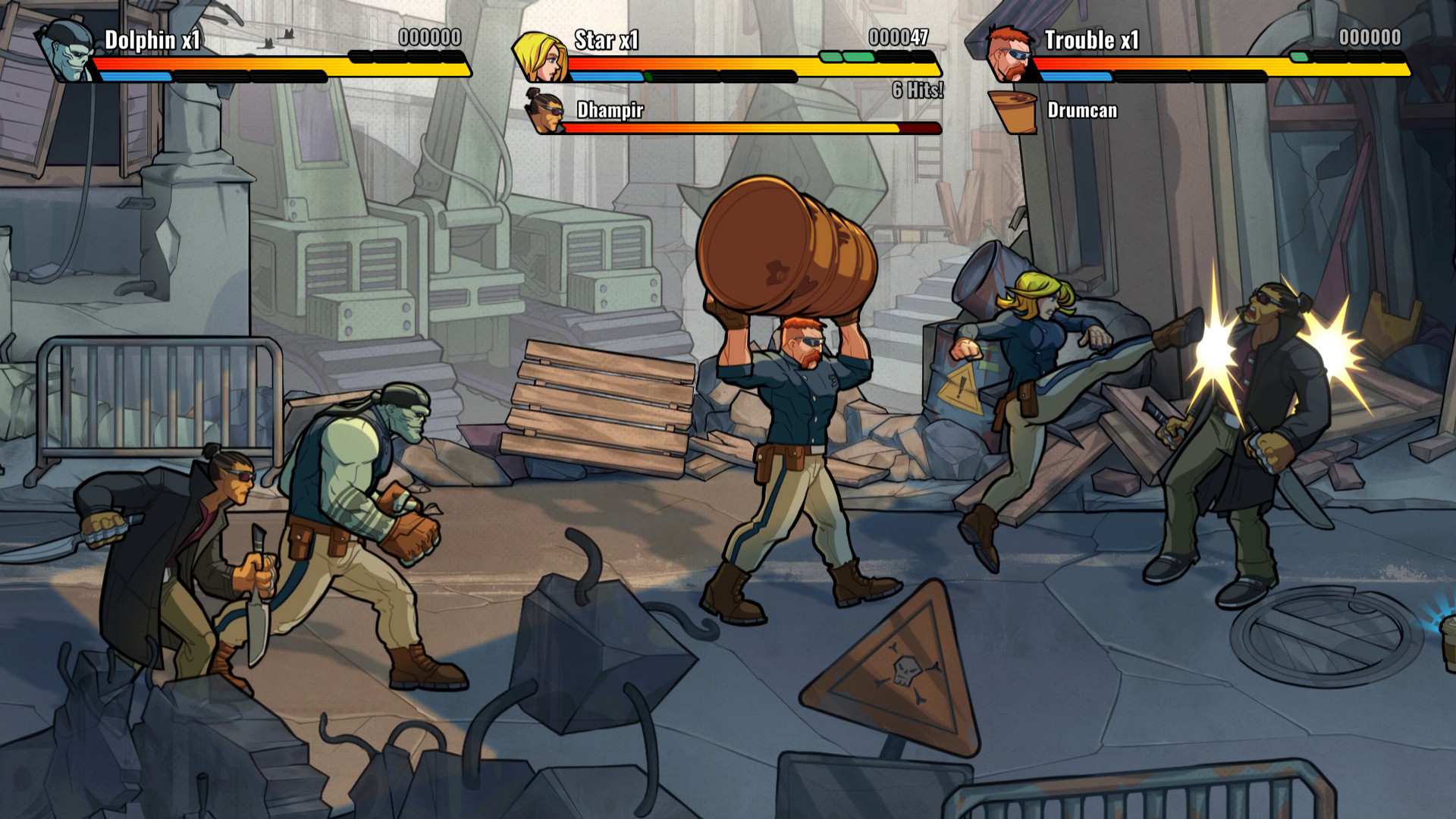
Task: Click Trouble's character portrait icon
Action: 1009,52
